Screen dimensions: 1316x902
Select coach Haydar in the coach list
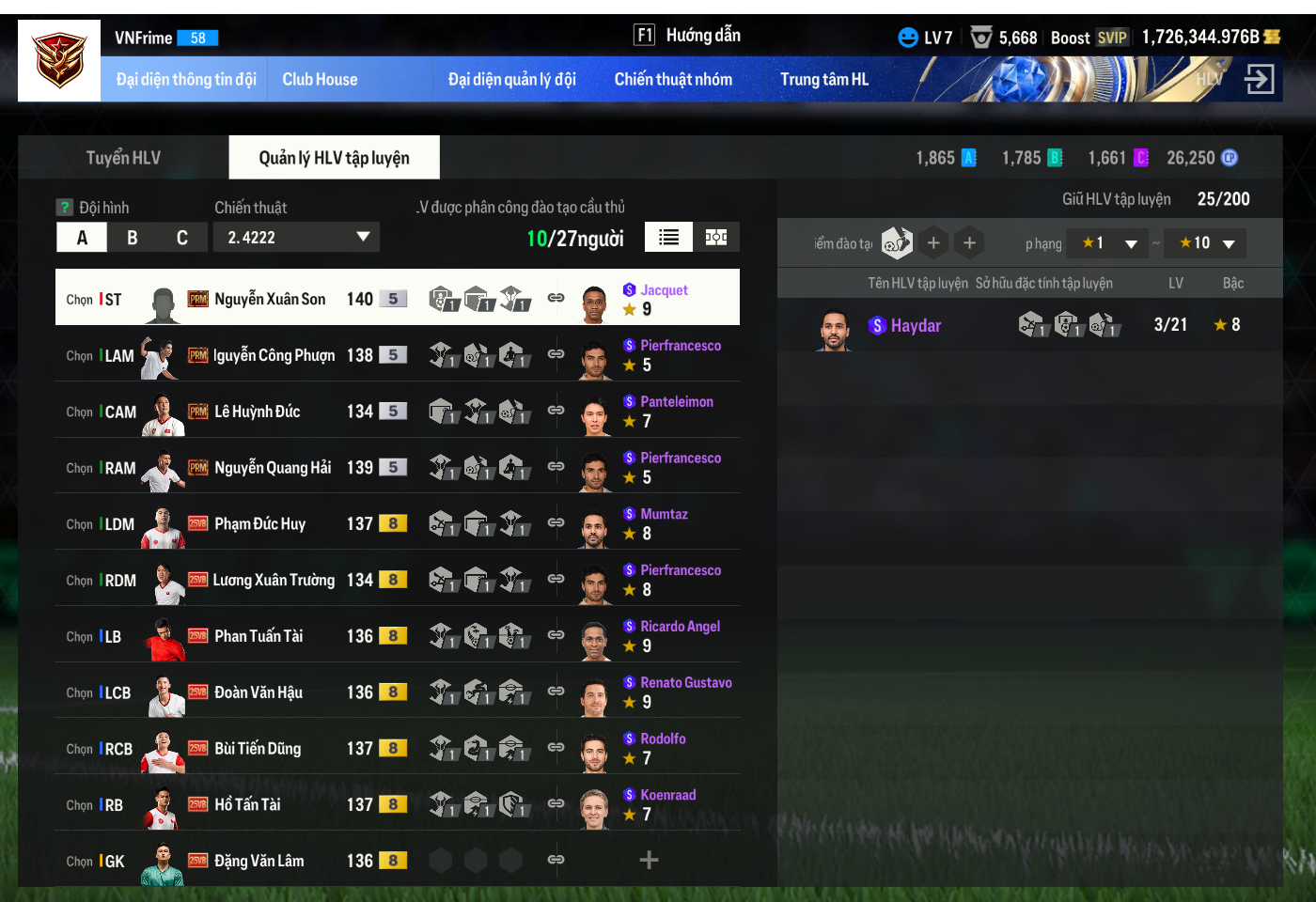click(916, 326)
